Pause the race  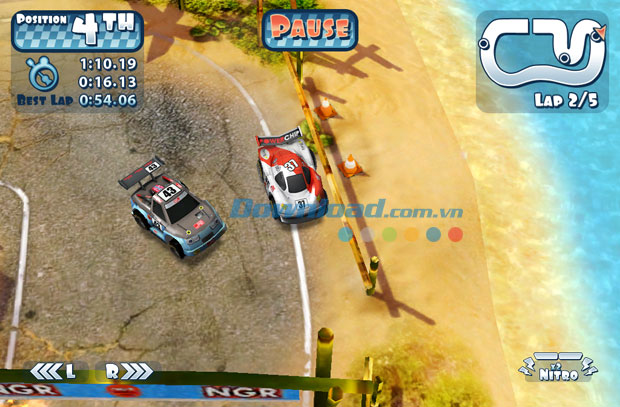click(310, 29)
